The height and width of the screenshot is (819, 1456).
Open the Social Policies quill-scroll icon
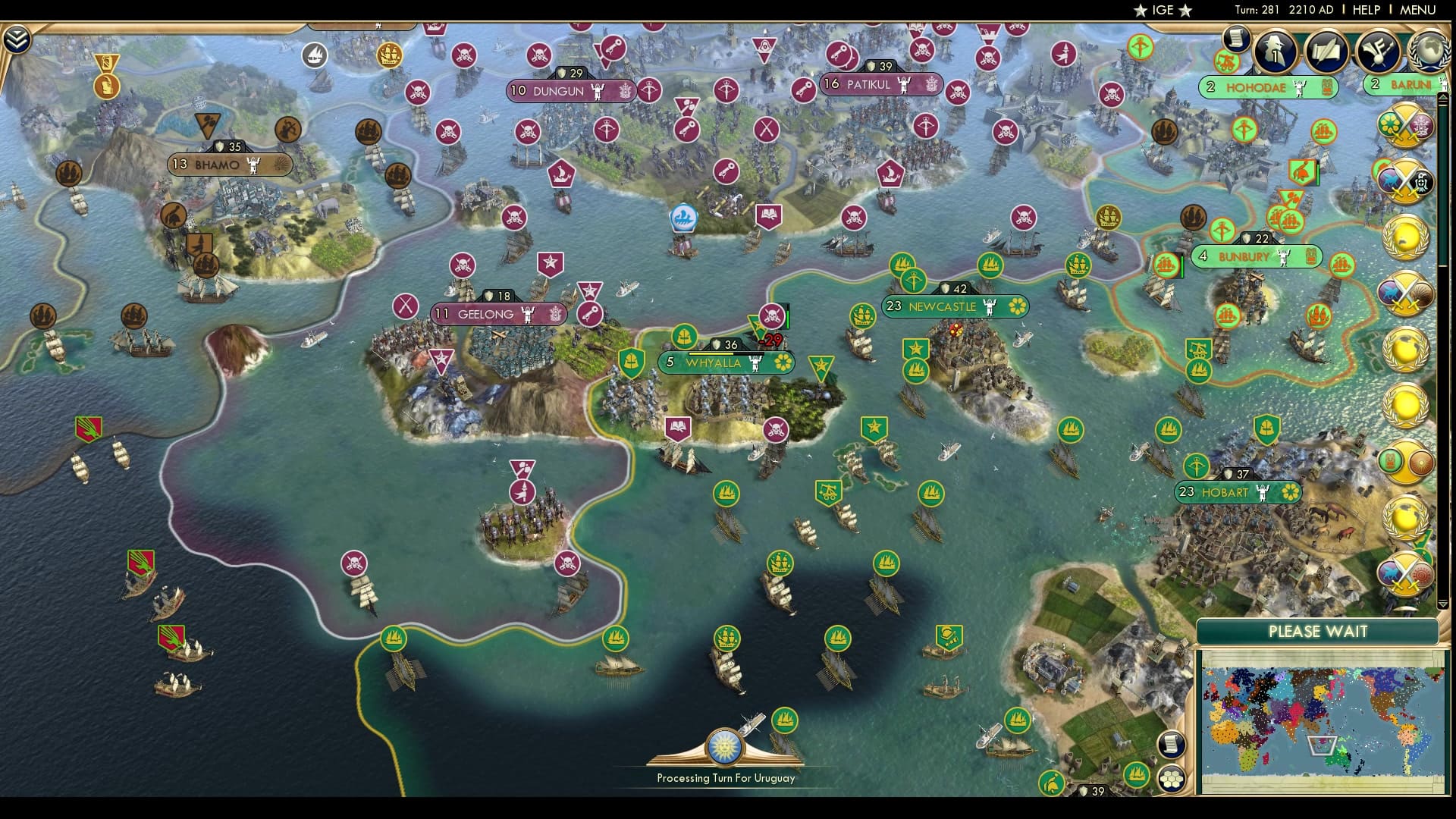(1329, 52)
